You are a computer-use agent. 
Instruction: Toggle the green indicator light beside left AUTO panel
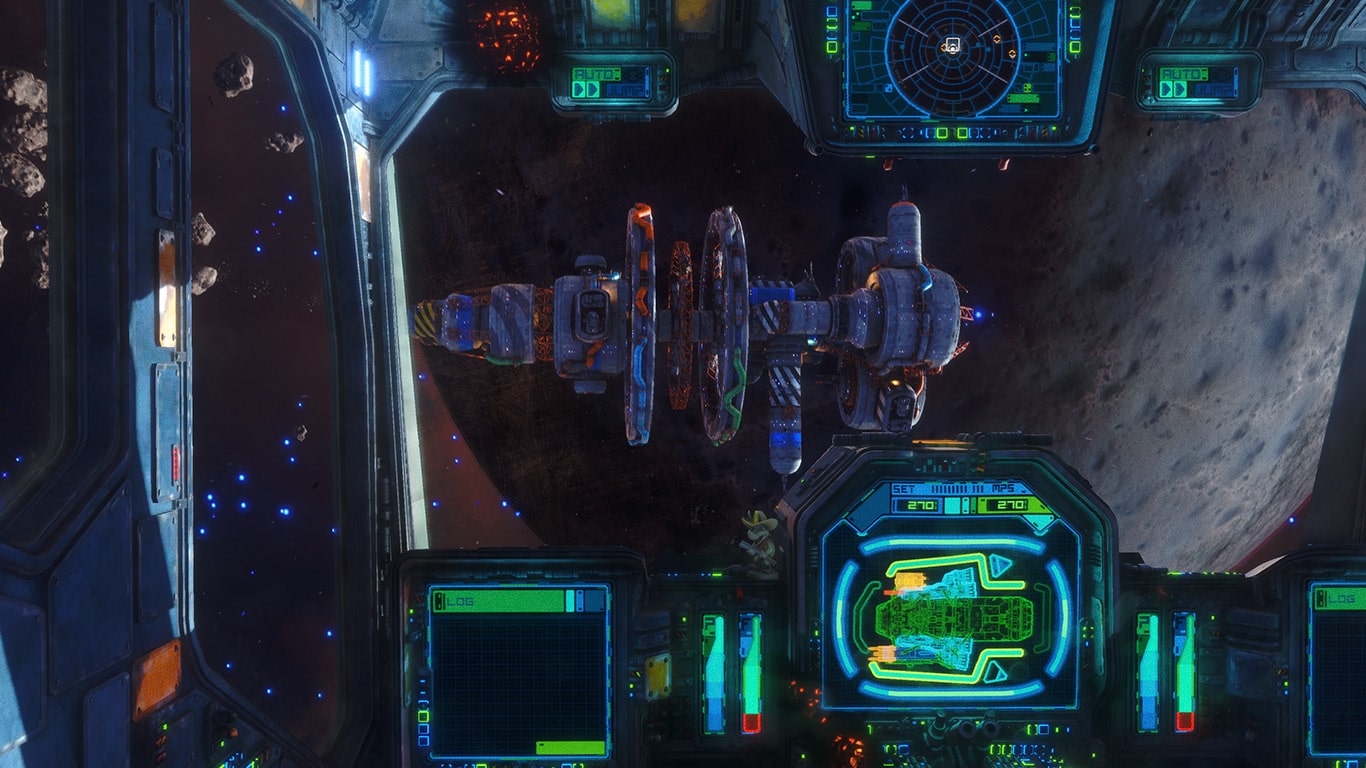(667, 70)
